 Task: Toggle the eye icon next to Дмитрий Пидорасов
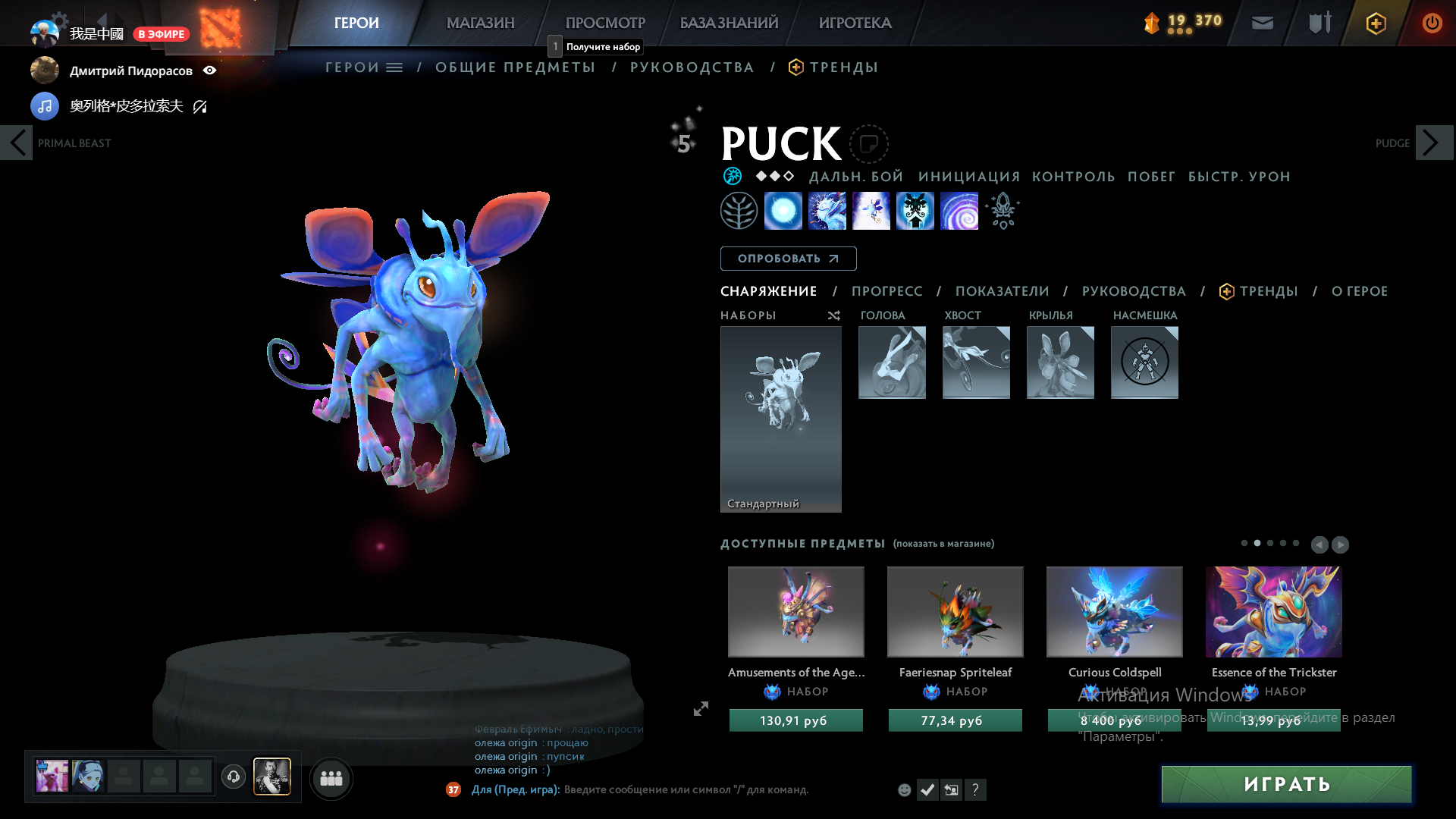[x=210, y=70]
